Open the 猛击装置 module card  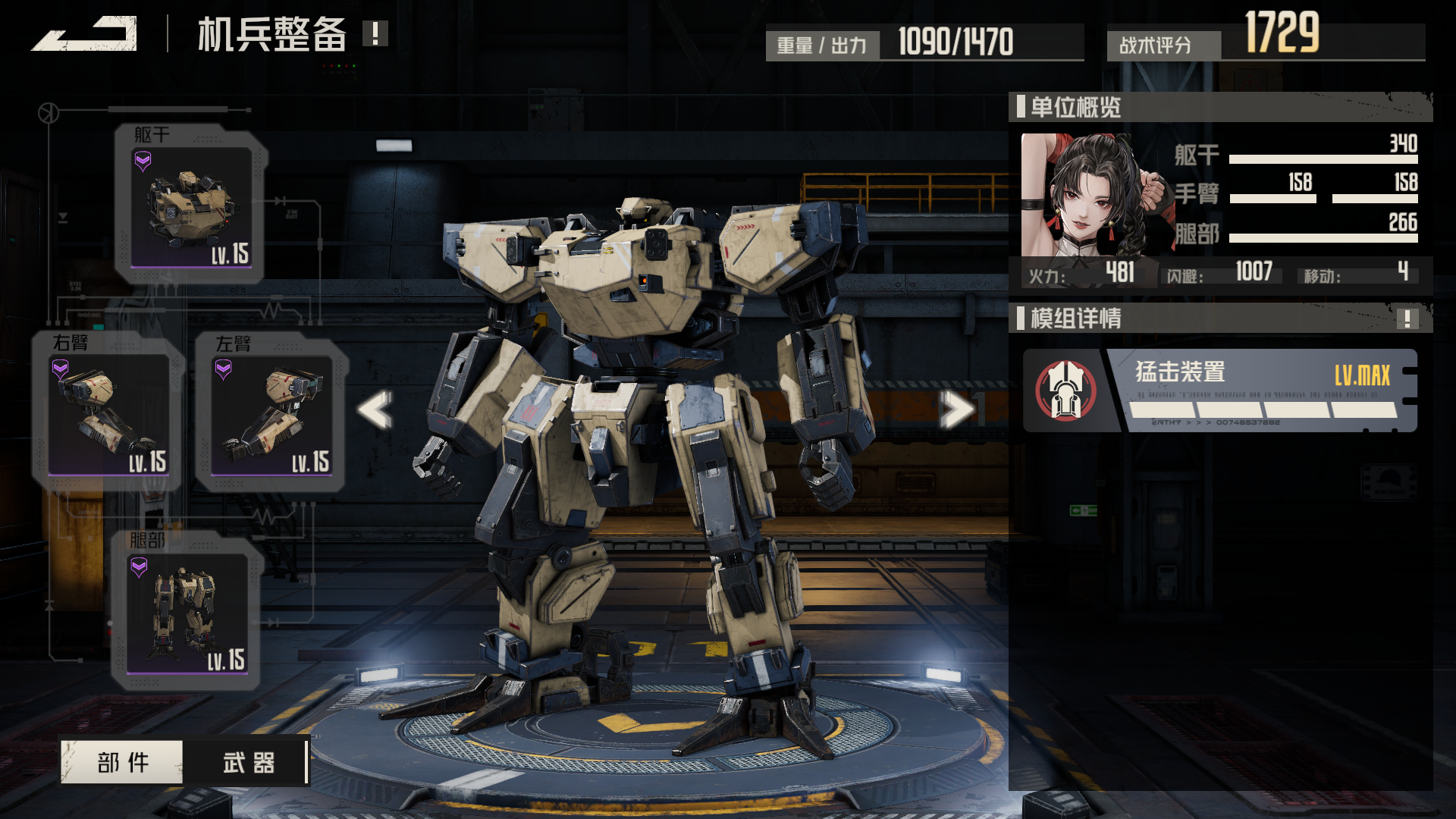click(x=1219, y=391)
